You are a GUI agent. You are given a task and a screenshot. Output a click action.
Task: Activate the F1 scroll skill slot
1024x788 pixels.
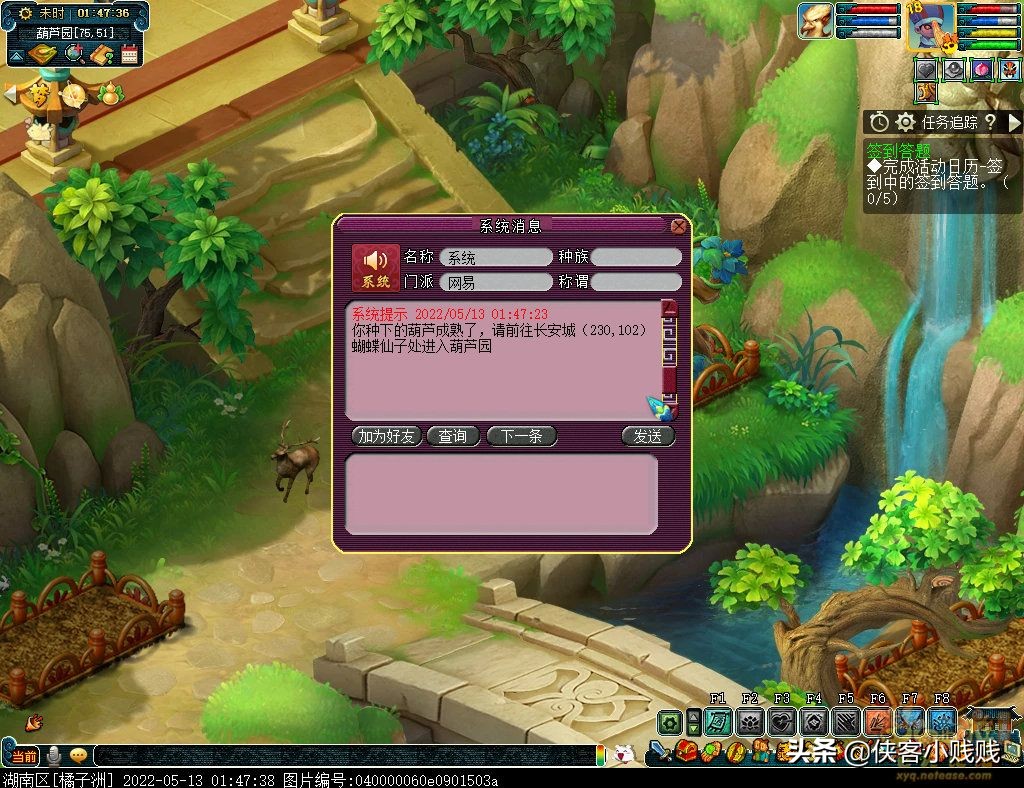(x=718, y=722)
